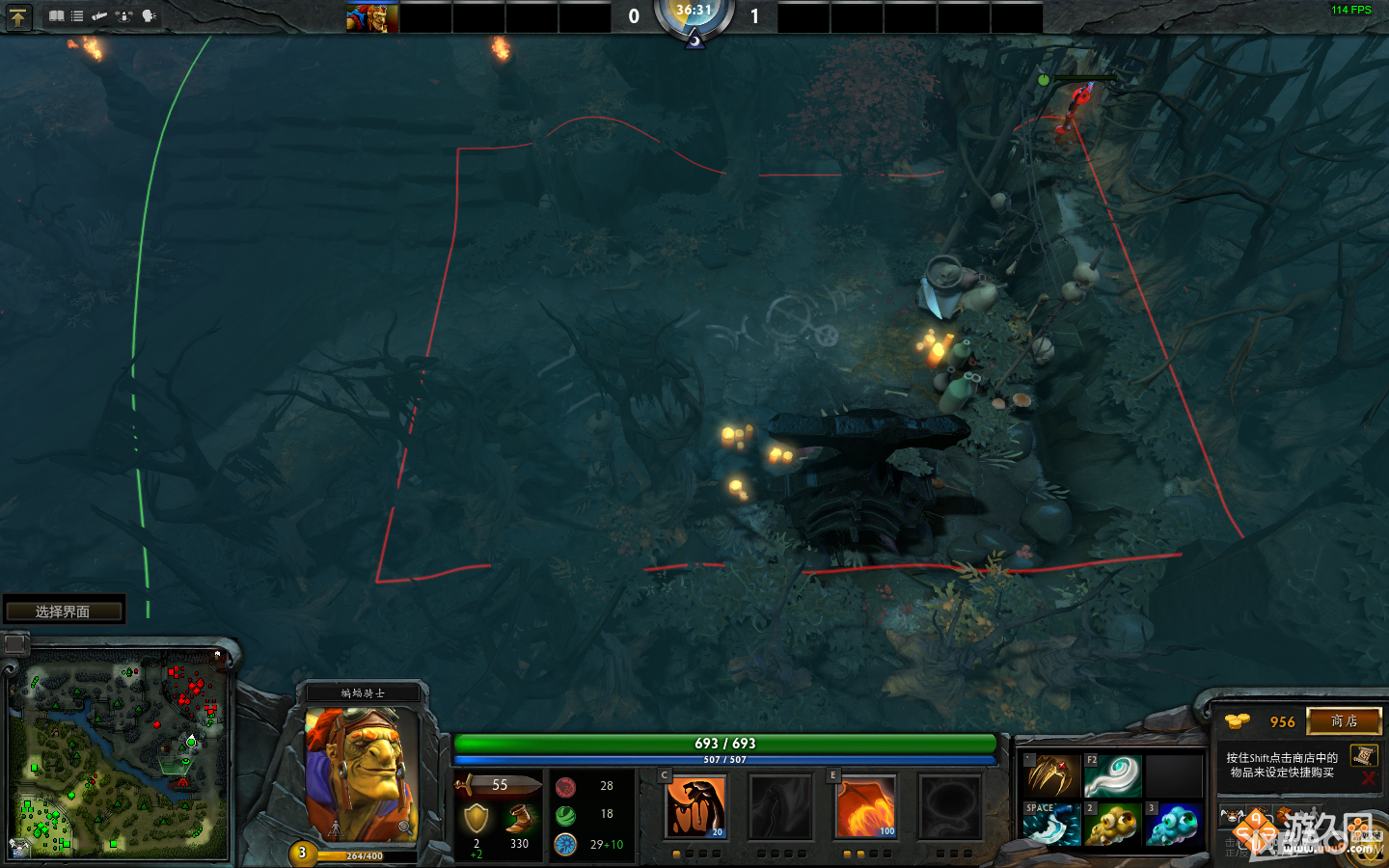The height and width of the screenshot is (868, 1389).
Task: Collapse the HUD with the golden arrow
Action: pos(17,16)
